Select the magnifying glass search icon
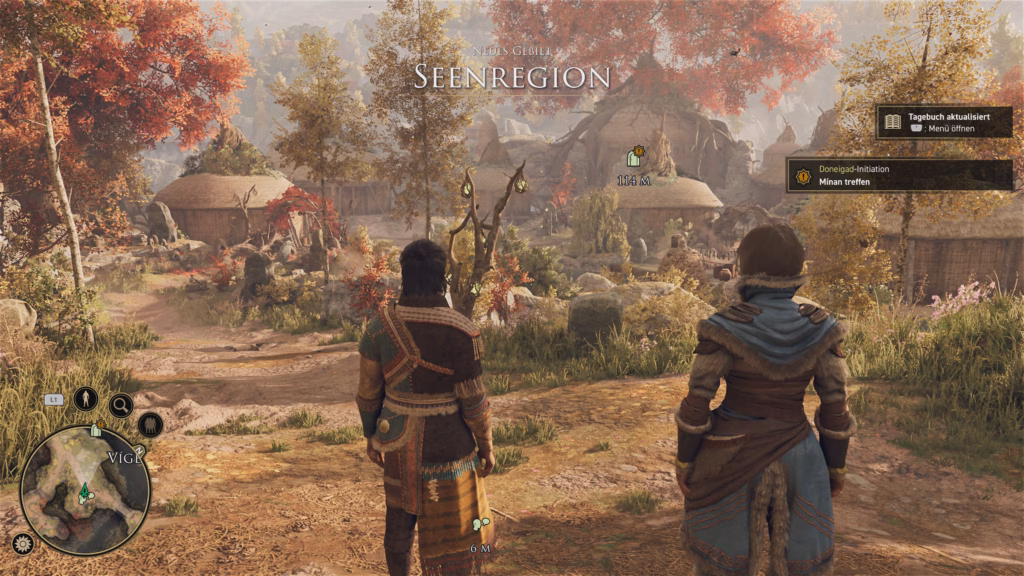 121,405
